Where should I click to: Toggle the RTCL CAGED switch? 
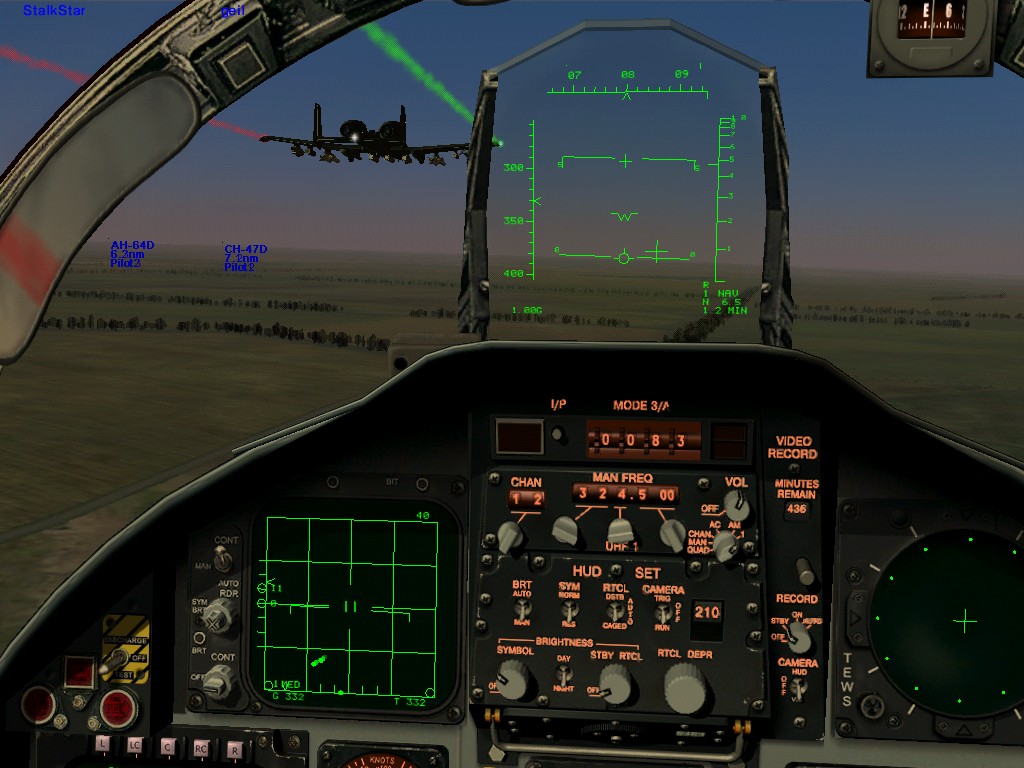click(617, 609)
